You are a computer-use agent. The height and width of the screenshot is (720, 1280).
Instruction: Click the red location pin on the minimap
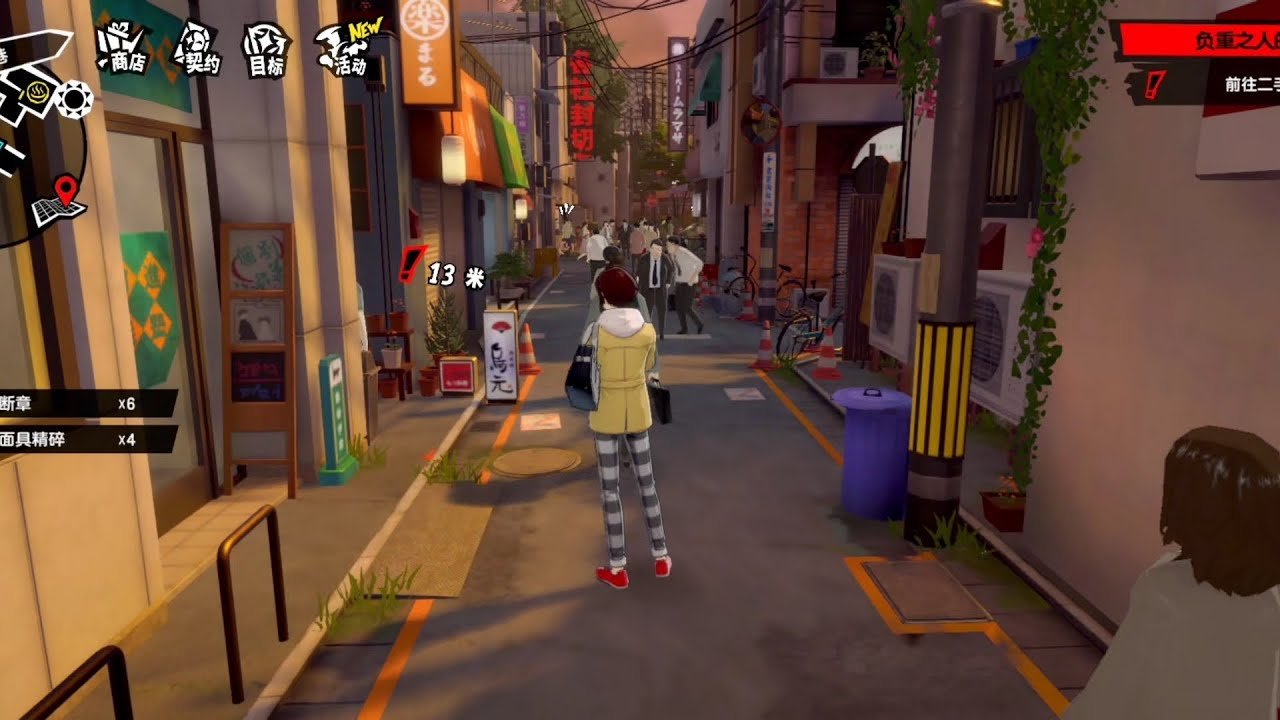65,188
